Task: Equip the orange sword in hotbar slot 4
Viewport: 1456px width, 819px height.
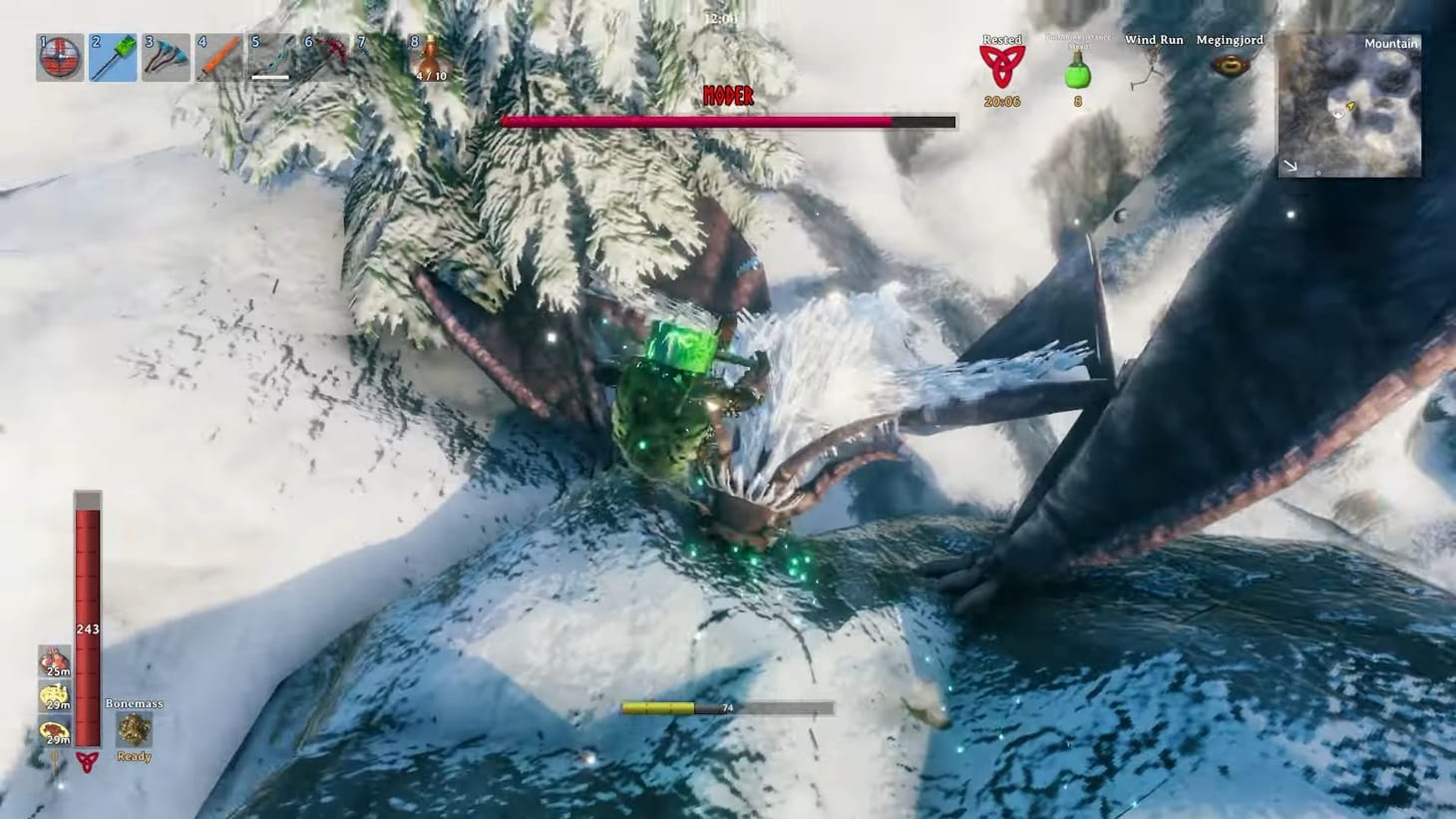Action: (x=218, y=57)
